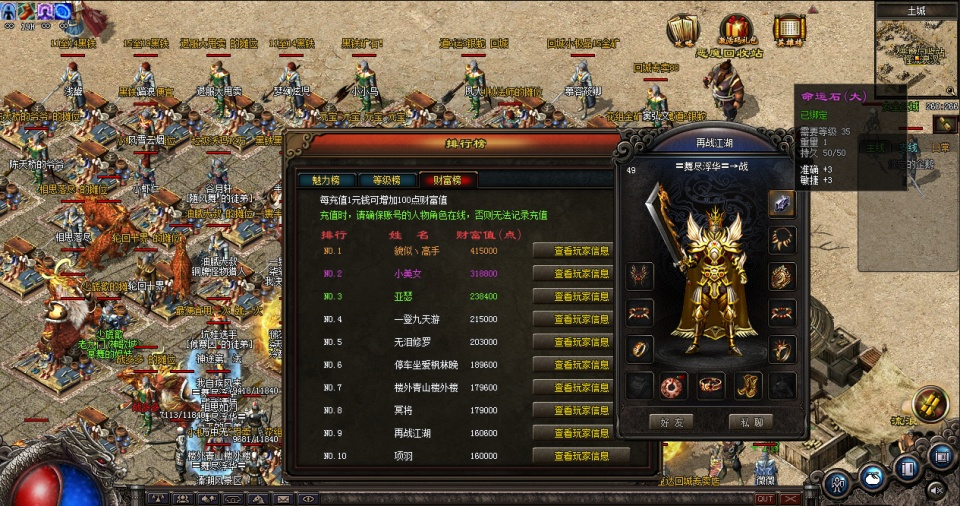Select the 财富榜 wealth ranking tab
The height and width of the screenshot is (506, 960).
[x=446, y=181]
